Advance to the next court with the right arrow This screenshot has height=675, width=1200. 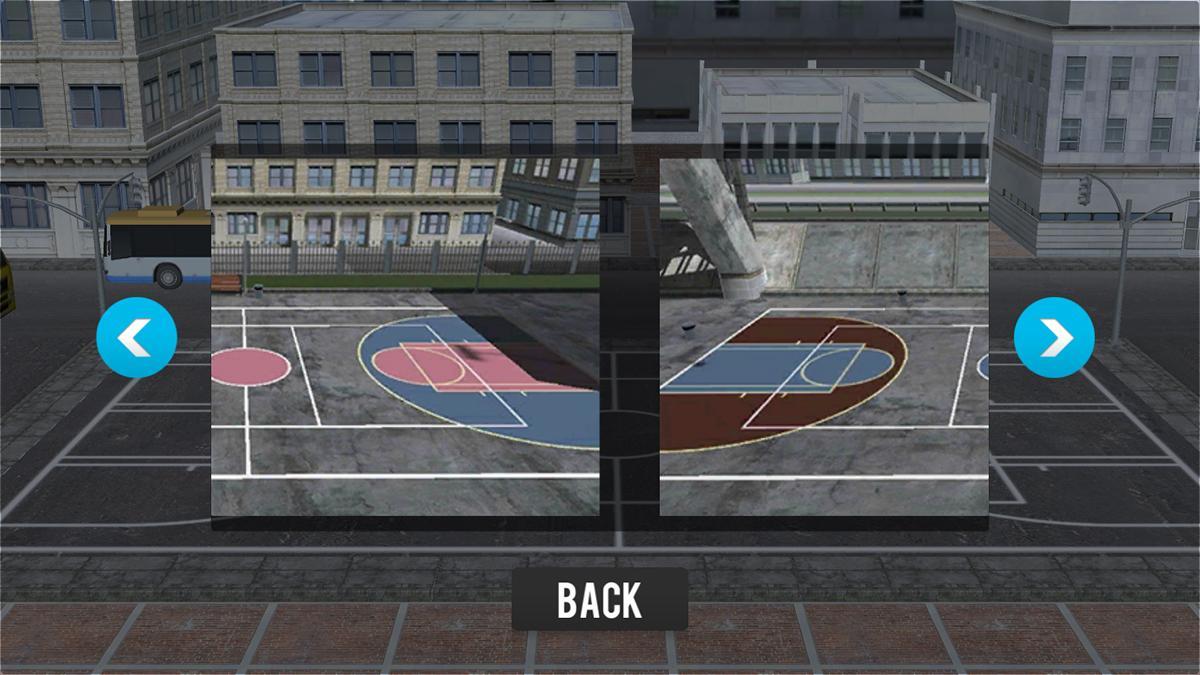coord(1054,337)
